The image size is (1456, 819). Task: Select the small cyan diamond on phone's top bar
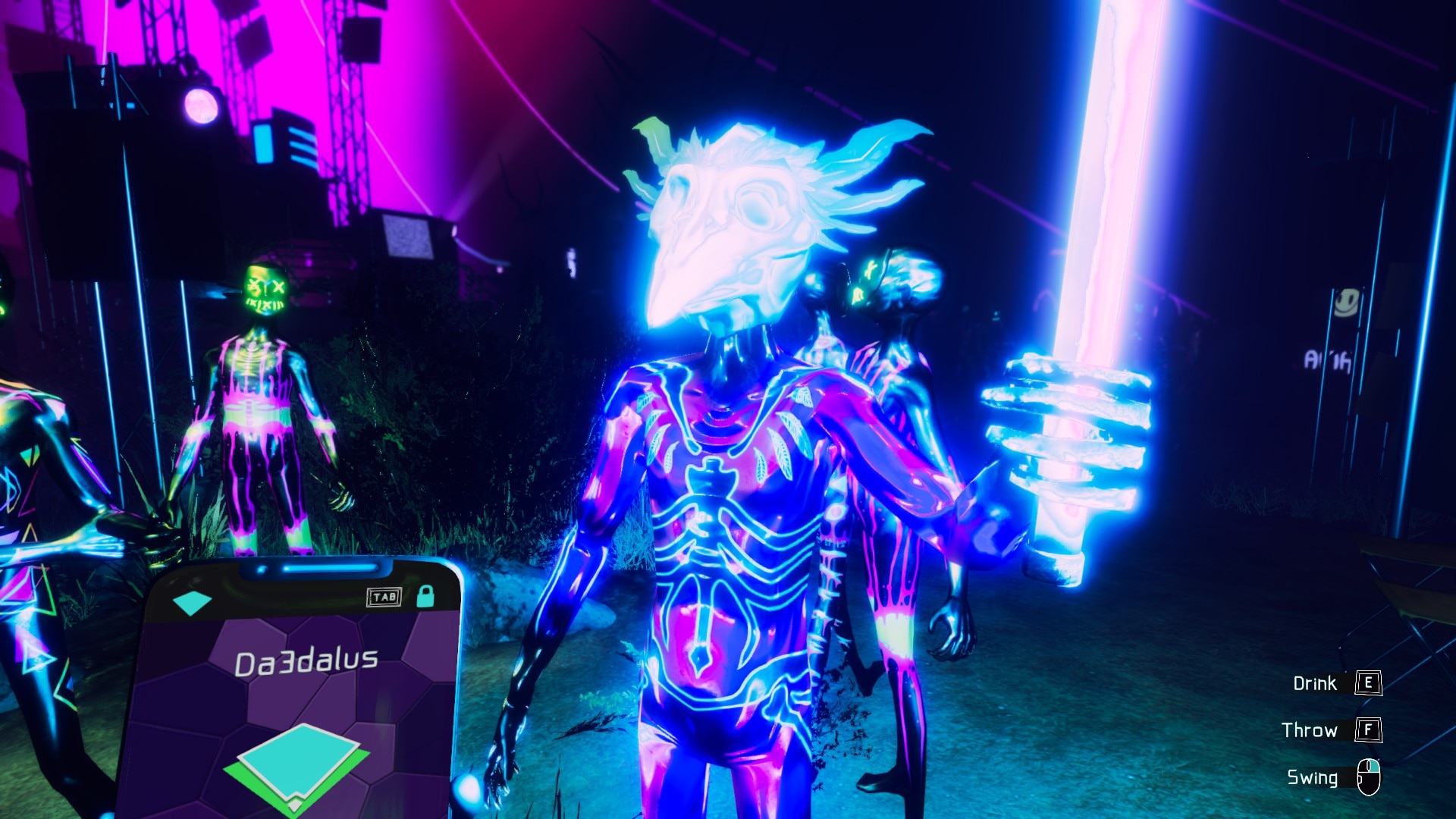192,603
